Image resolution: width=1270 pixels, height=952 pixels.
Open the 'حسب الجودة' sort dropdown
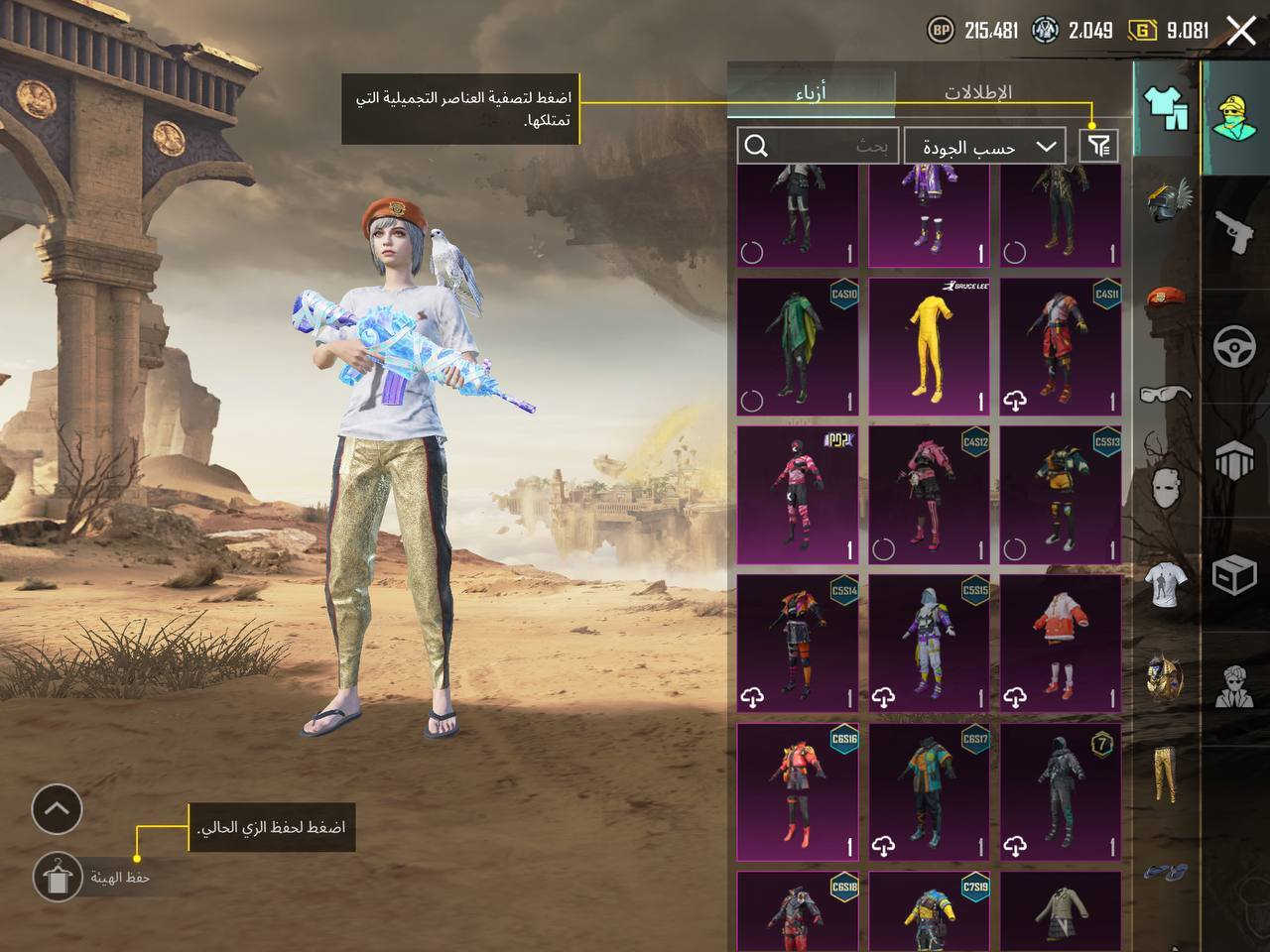[984, 145]
